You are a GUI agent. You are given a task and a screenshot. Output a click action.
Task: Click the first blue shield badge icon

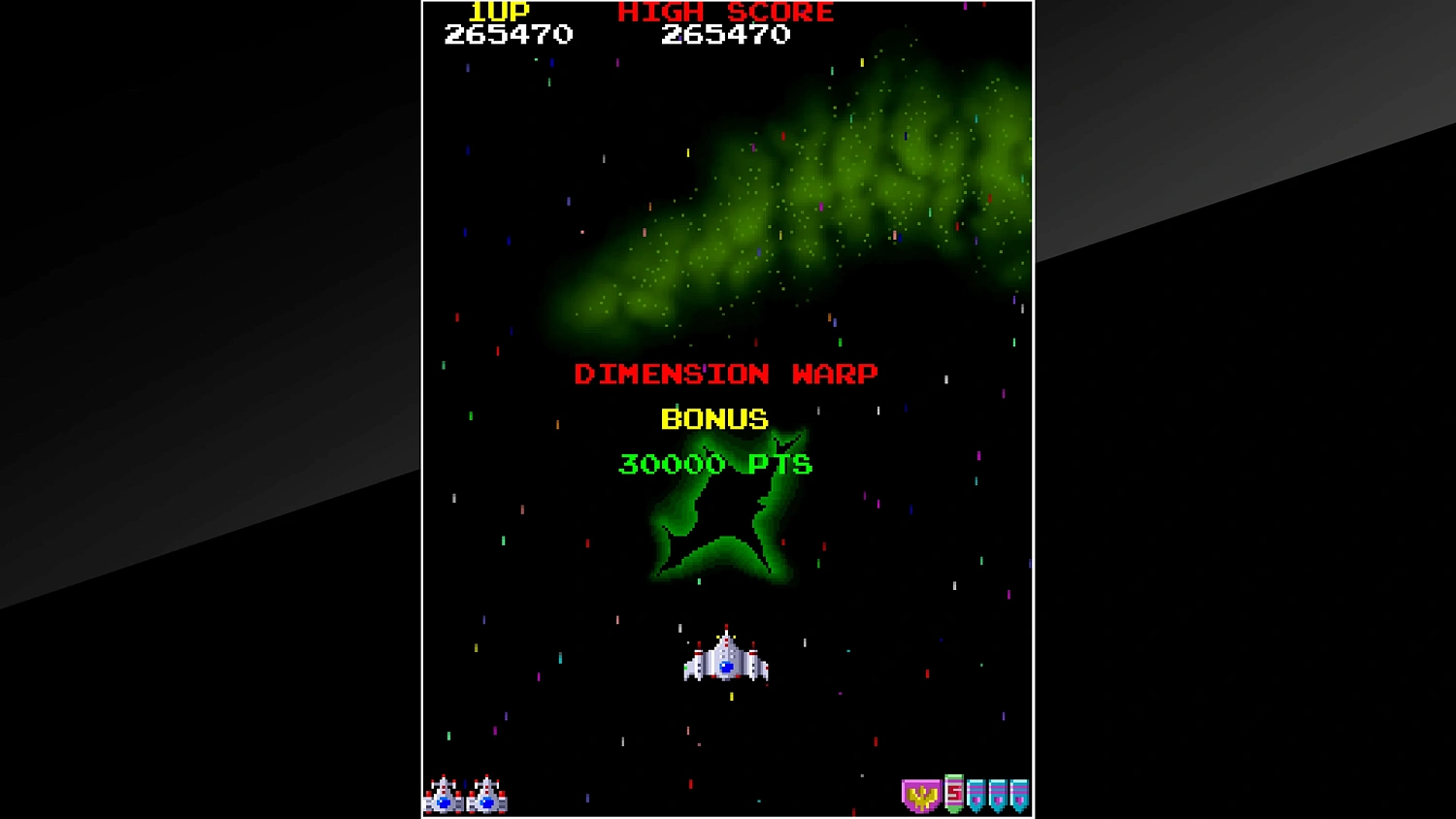(x=976, y=794)
